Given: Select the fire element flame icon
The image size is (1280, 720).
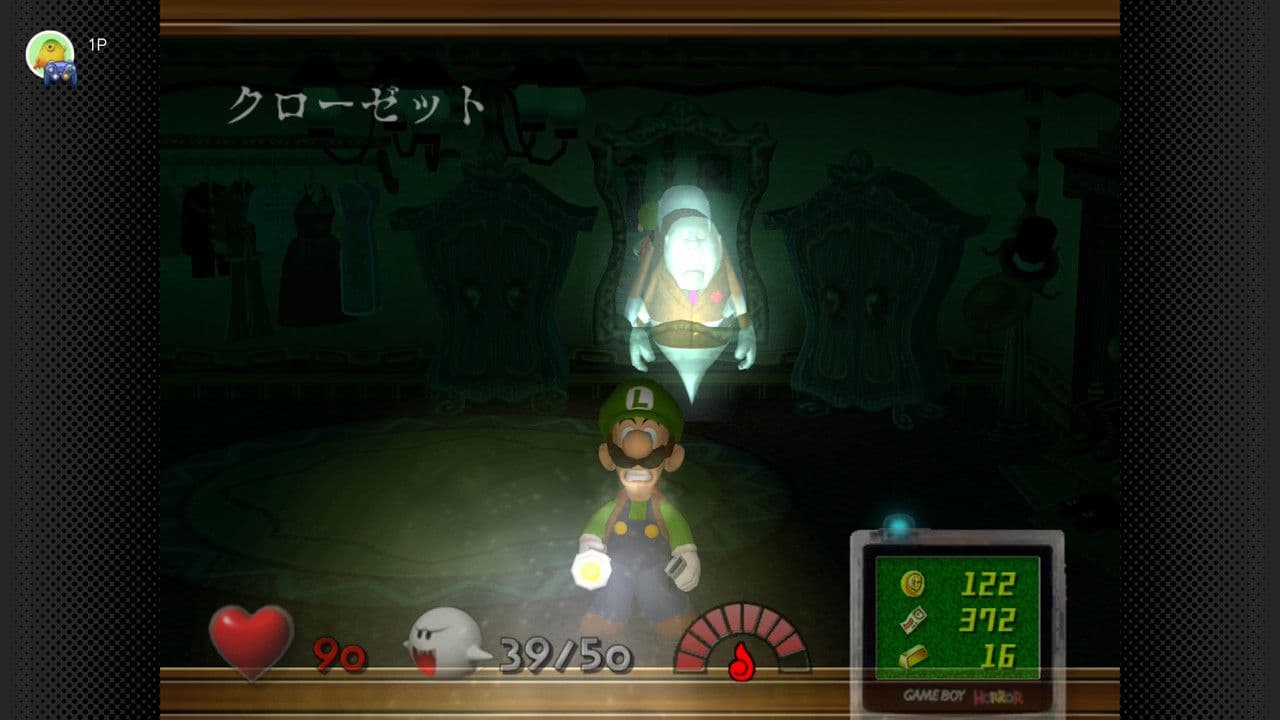Looking at the screenshot, I should (x=741, y=661).
